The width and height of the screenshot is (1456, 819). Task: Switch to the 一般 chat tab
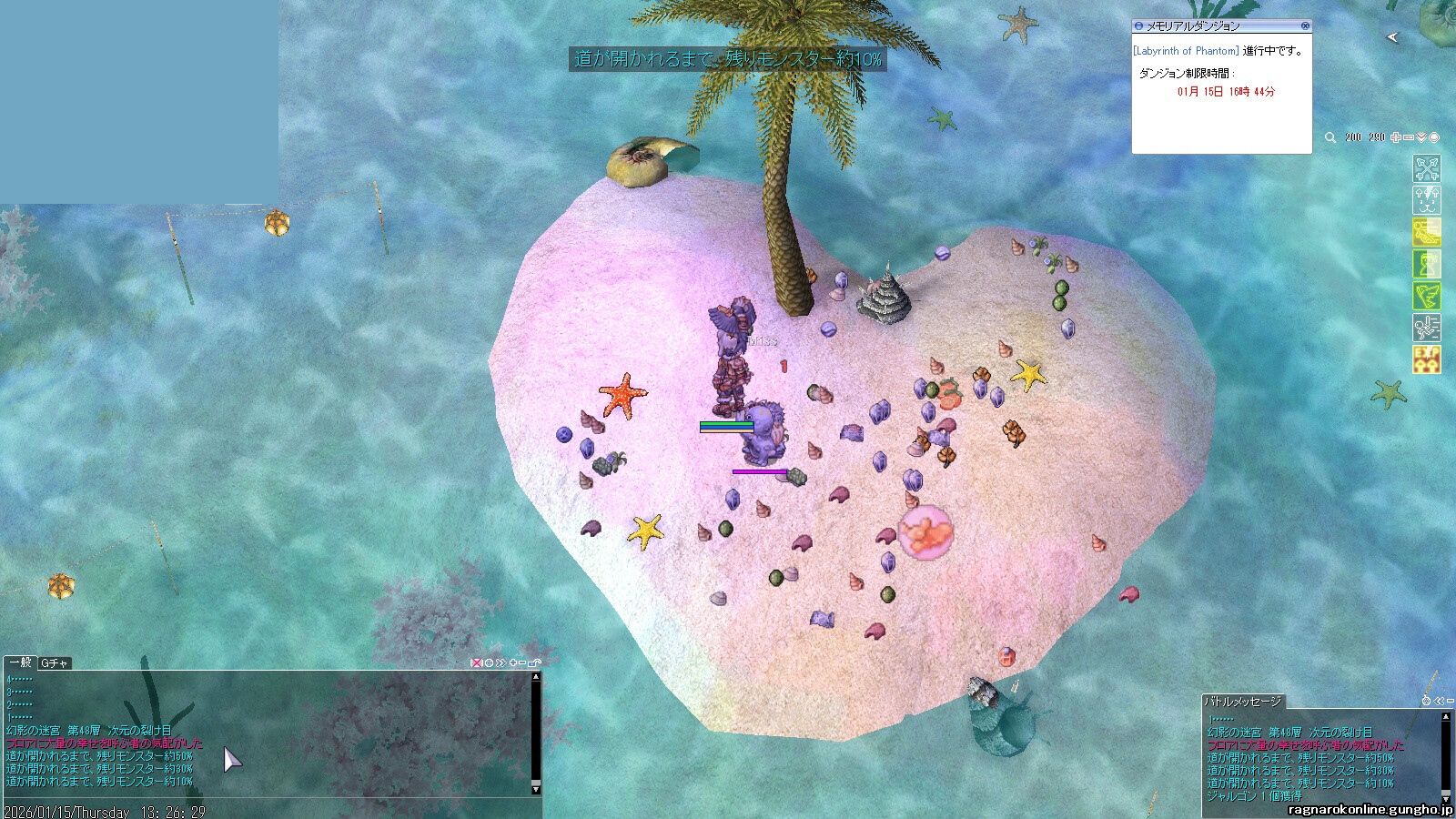point(20,663)
